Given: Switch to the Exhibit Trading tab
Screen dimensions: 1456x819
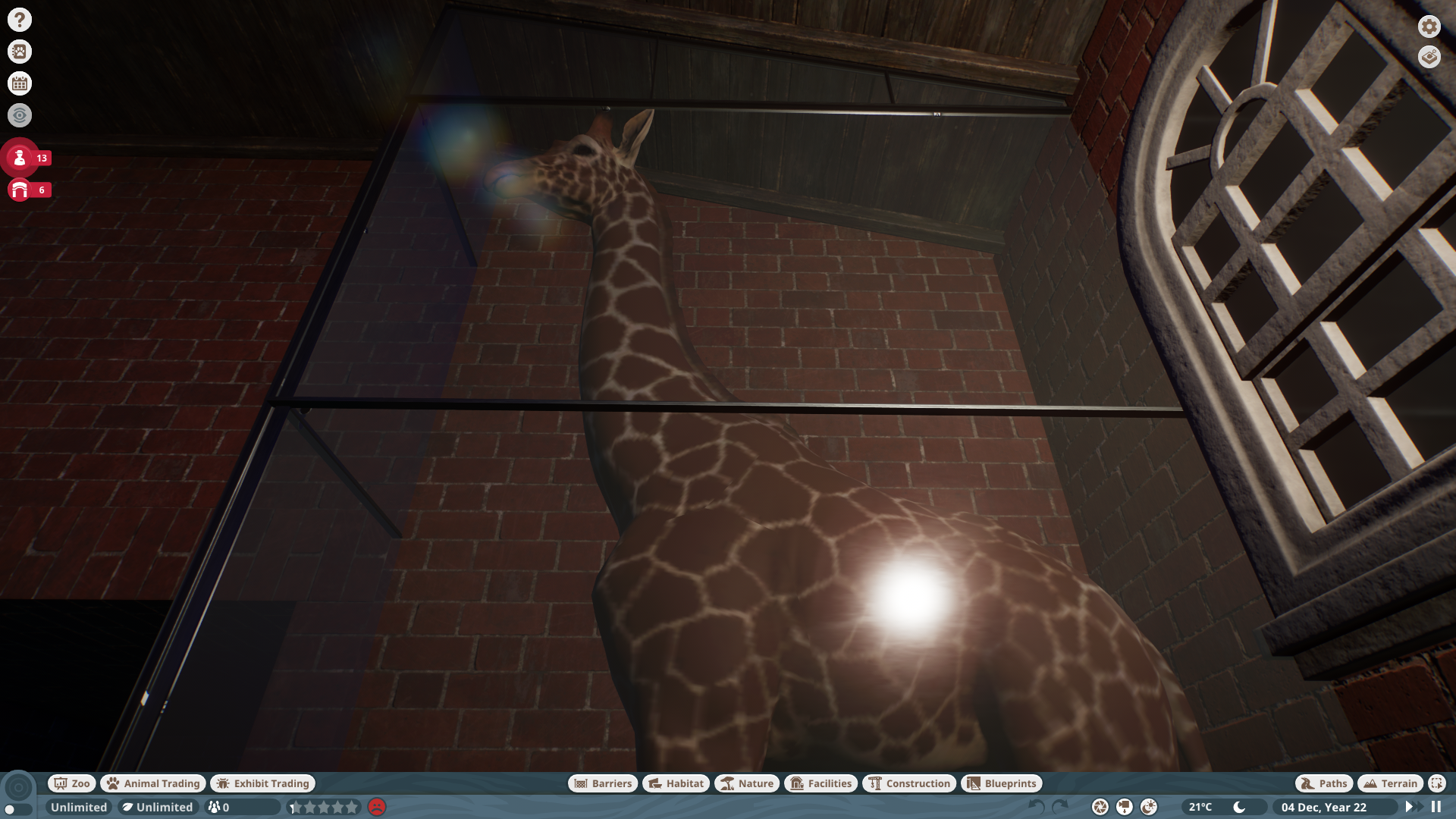Looking at the screenshot, I should pyautogui.click(x=262, y=783).
